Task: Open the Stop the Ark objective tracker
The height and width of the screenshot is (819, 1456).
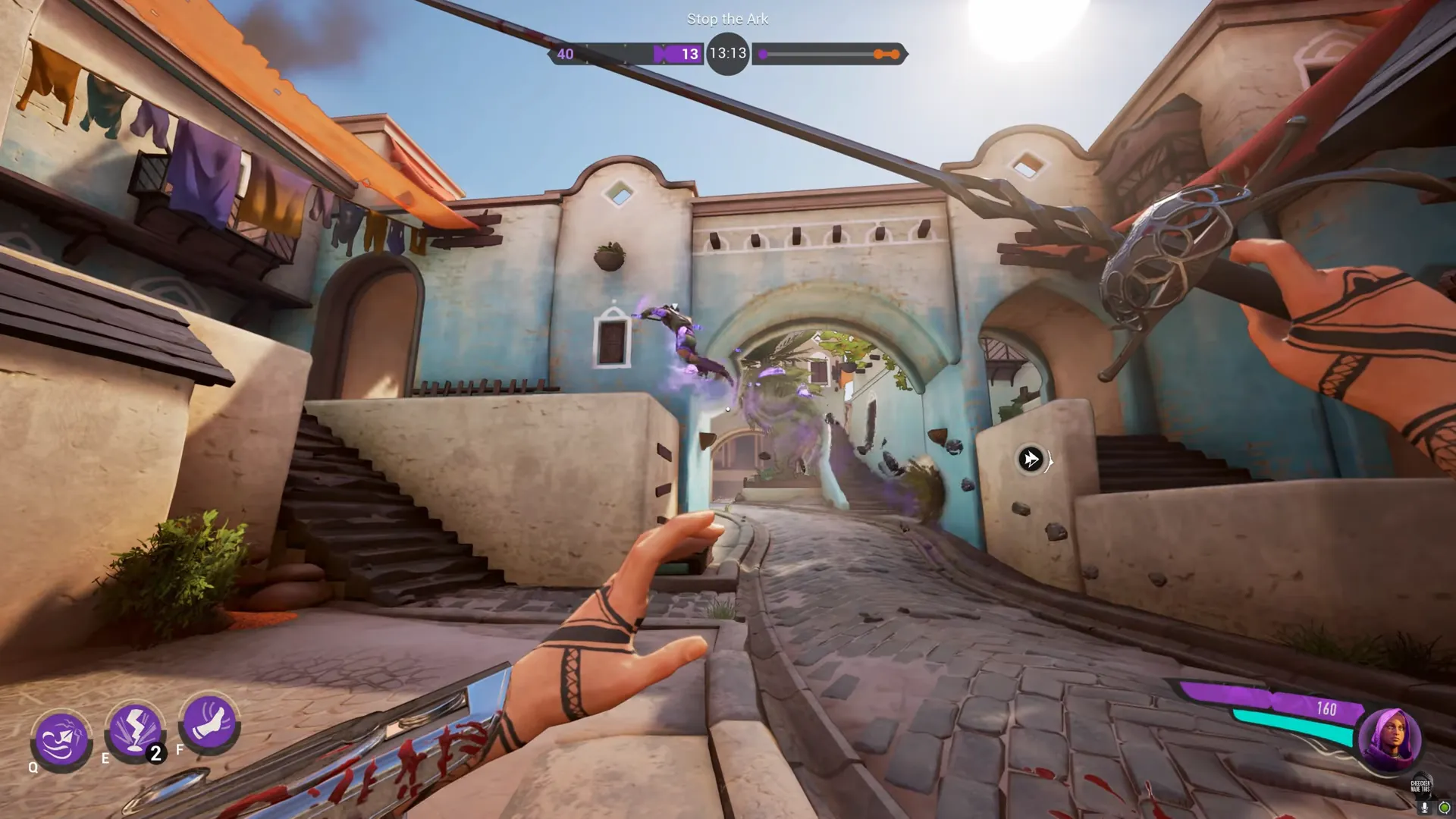Action: click(x=727, y=19)
